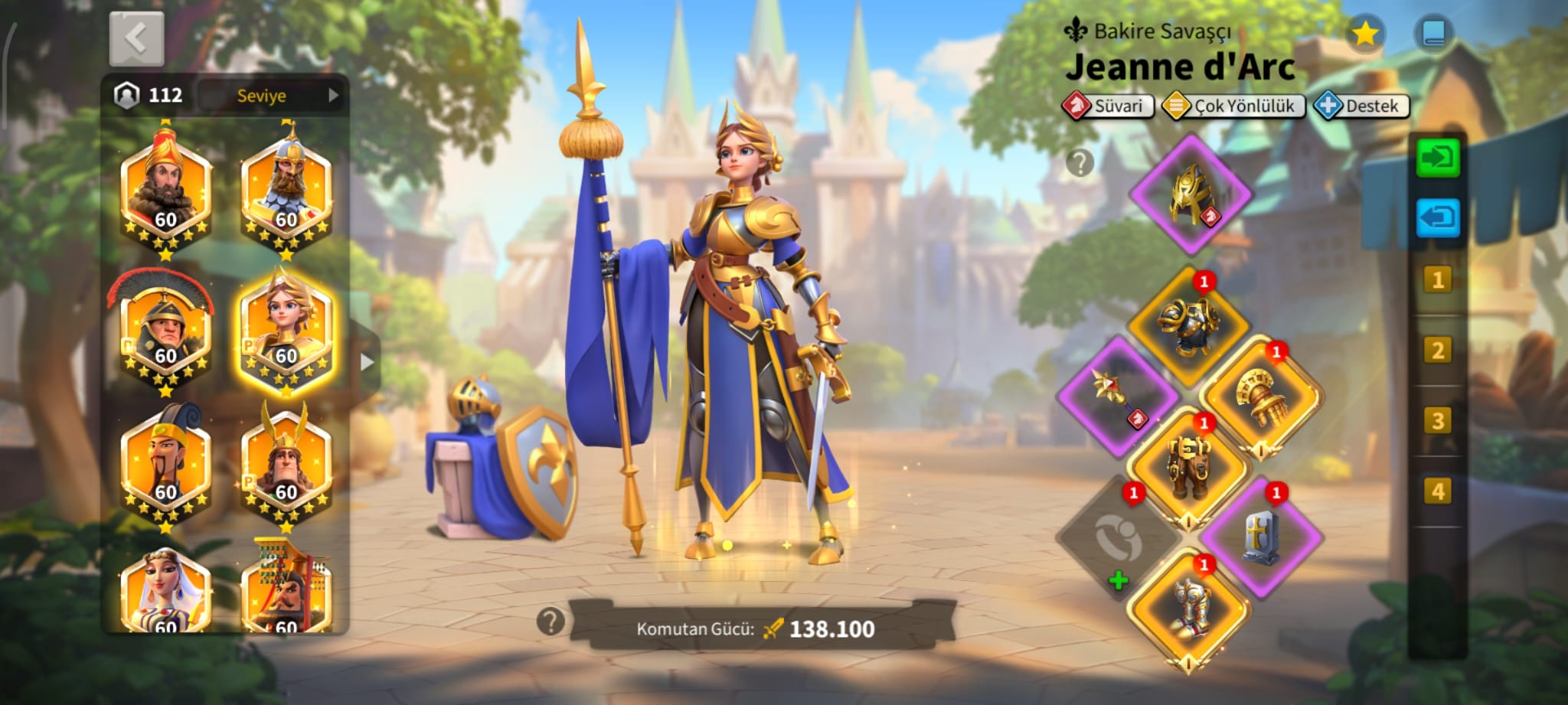Click the green arrow equipment button
The height and width of the screenshot is (705, 1568).
[1437, 158]
